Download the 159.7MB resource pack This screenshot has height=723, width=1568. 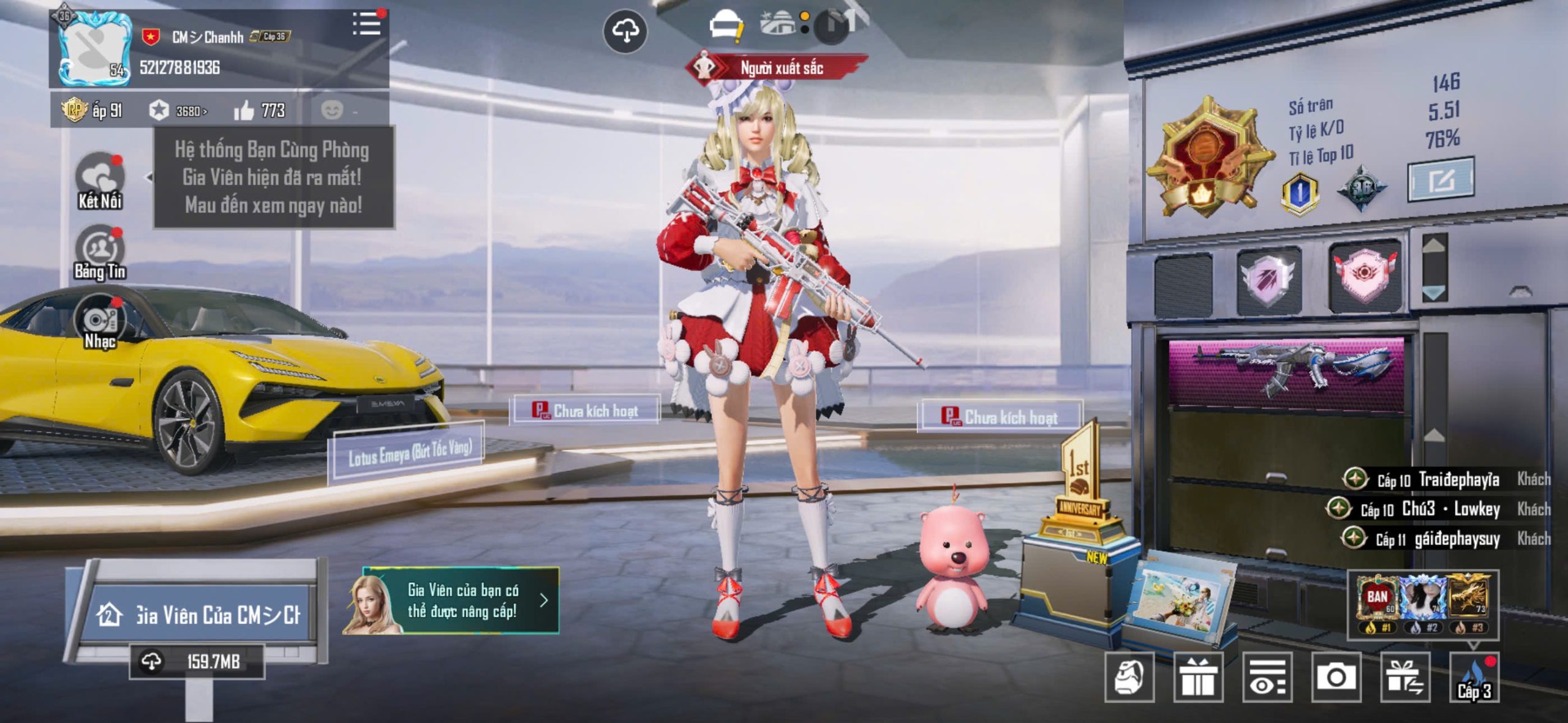coord(197,661)
